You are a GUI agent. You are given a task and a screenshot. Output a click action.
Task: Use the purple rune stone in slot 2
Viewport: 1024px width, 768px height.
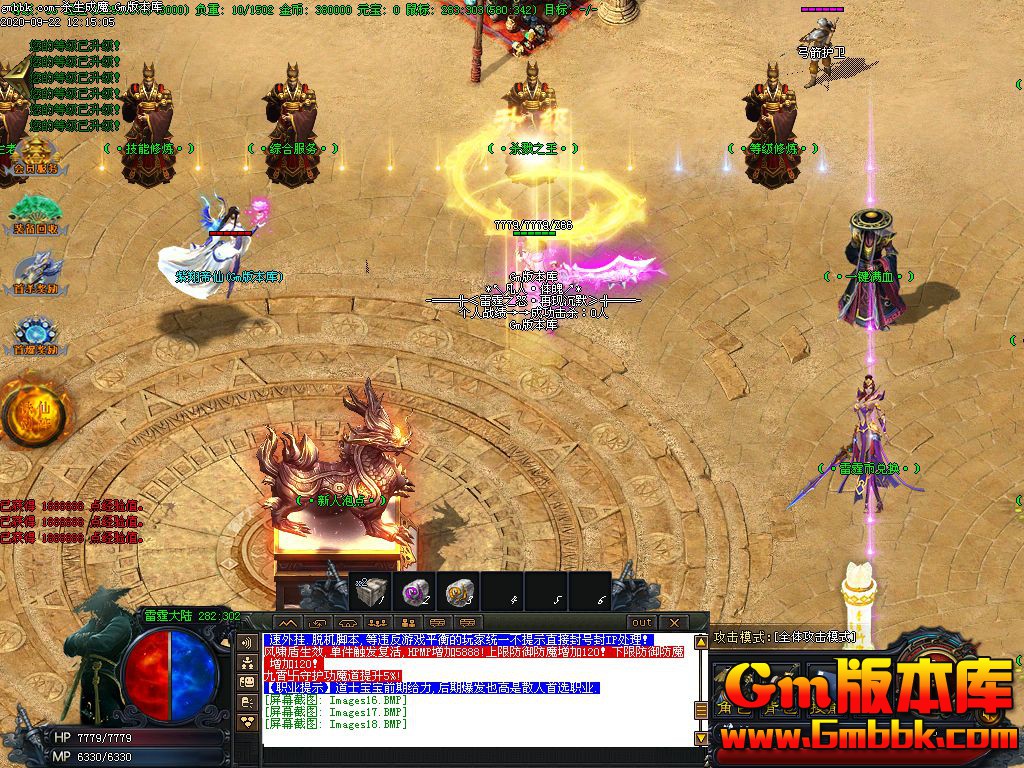(416, 592)
